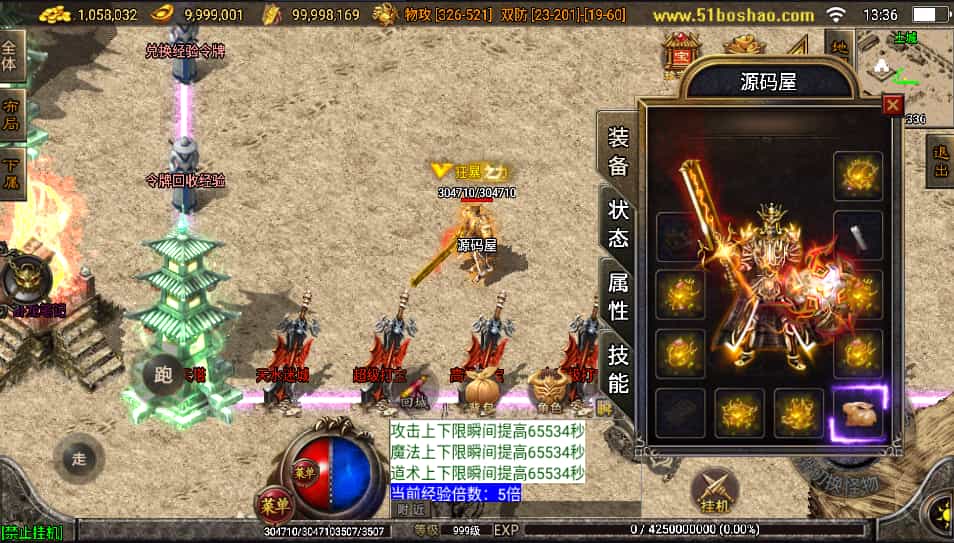
Task: Tap the 跑 run button
Action: (x=162, y=375)
